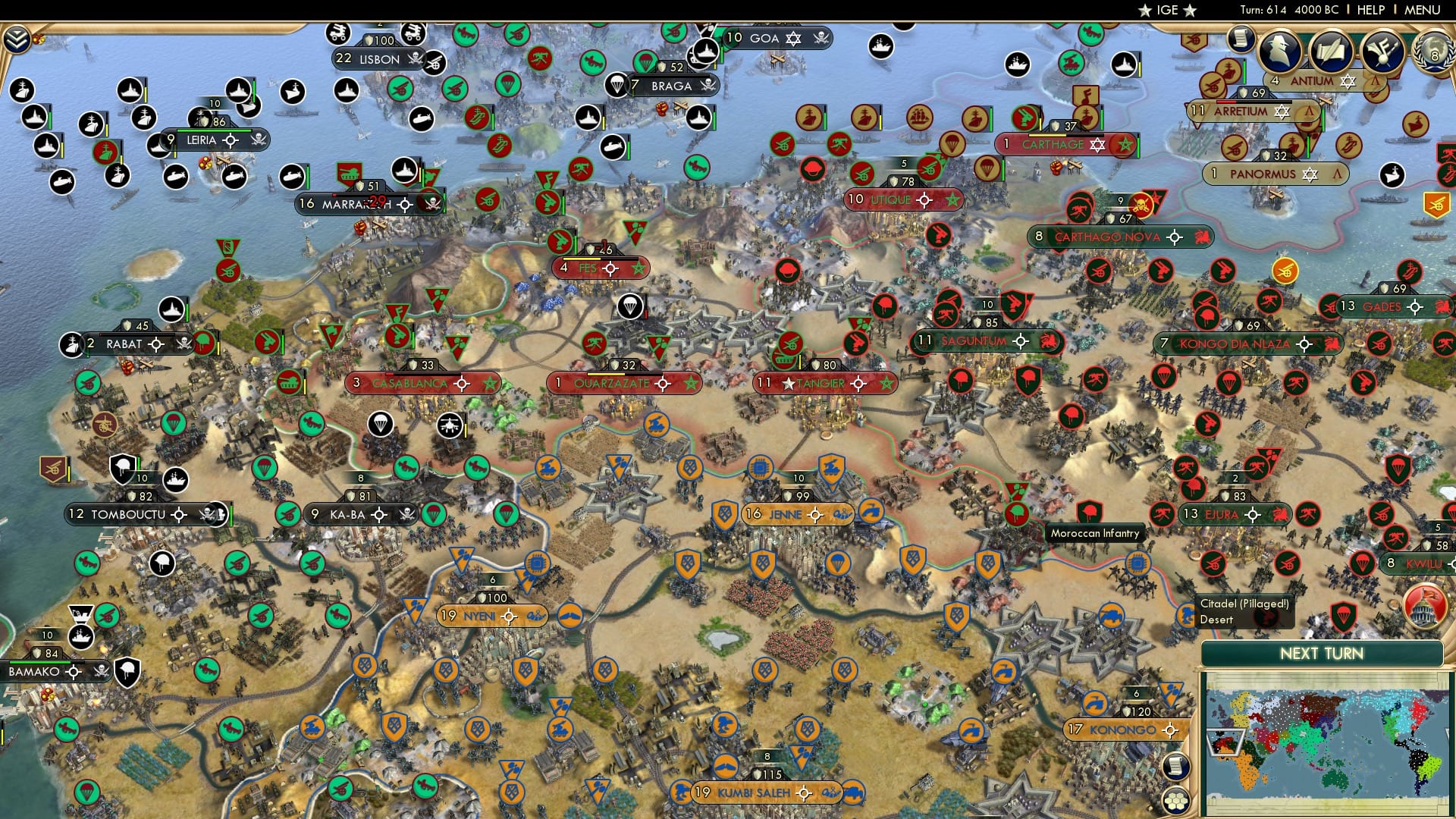Image resolution: width=1456 pixels, height=819 pixels.
Task: Select the Moroccan Infantry unit flag
Action: tap(1090, 511)
